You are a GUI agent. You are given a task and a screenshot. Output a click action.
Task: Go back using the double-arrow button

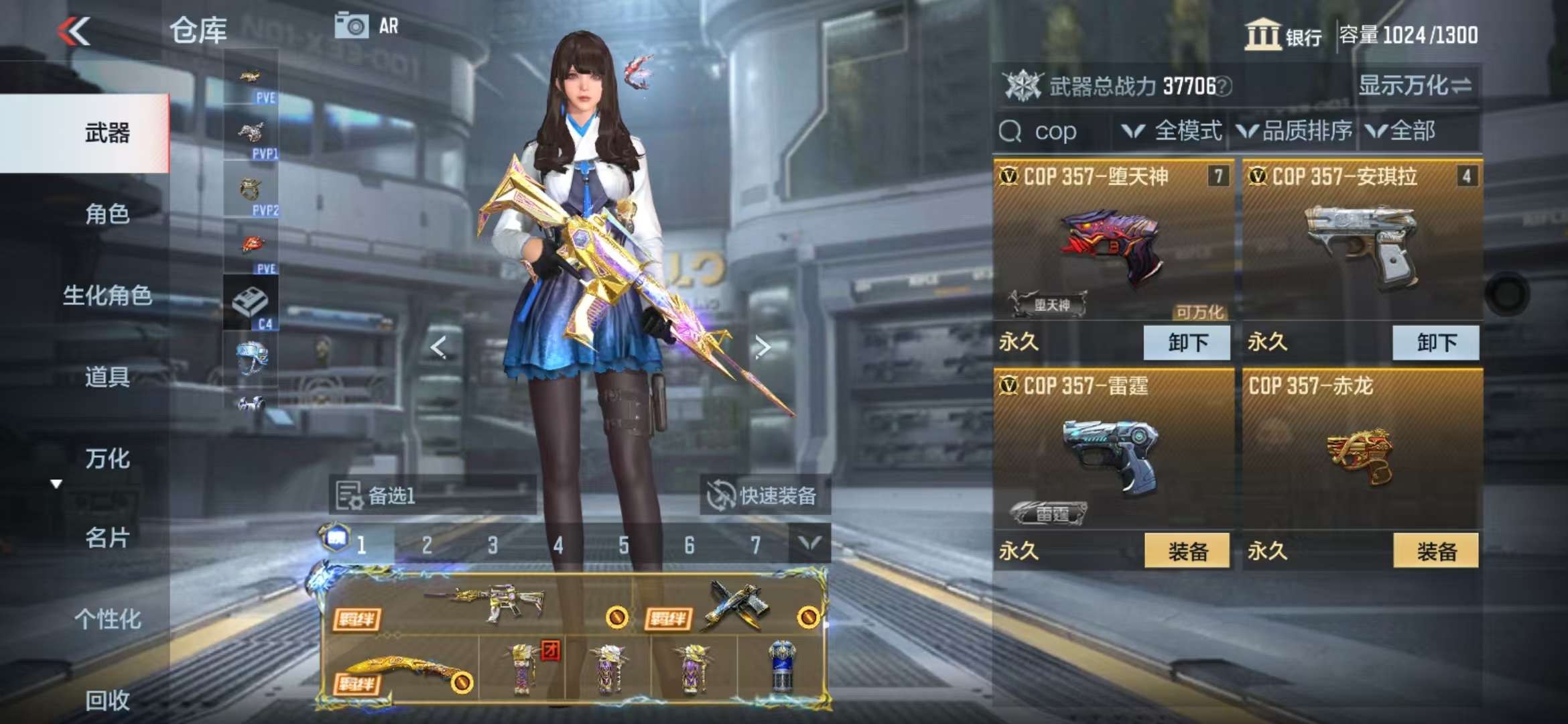[x=74, y=31]
